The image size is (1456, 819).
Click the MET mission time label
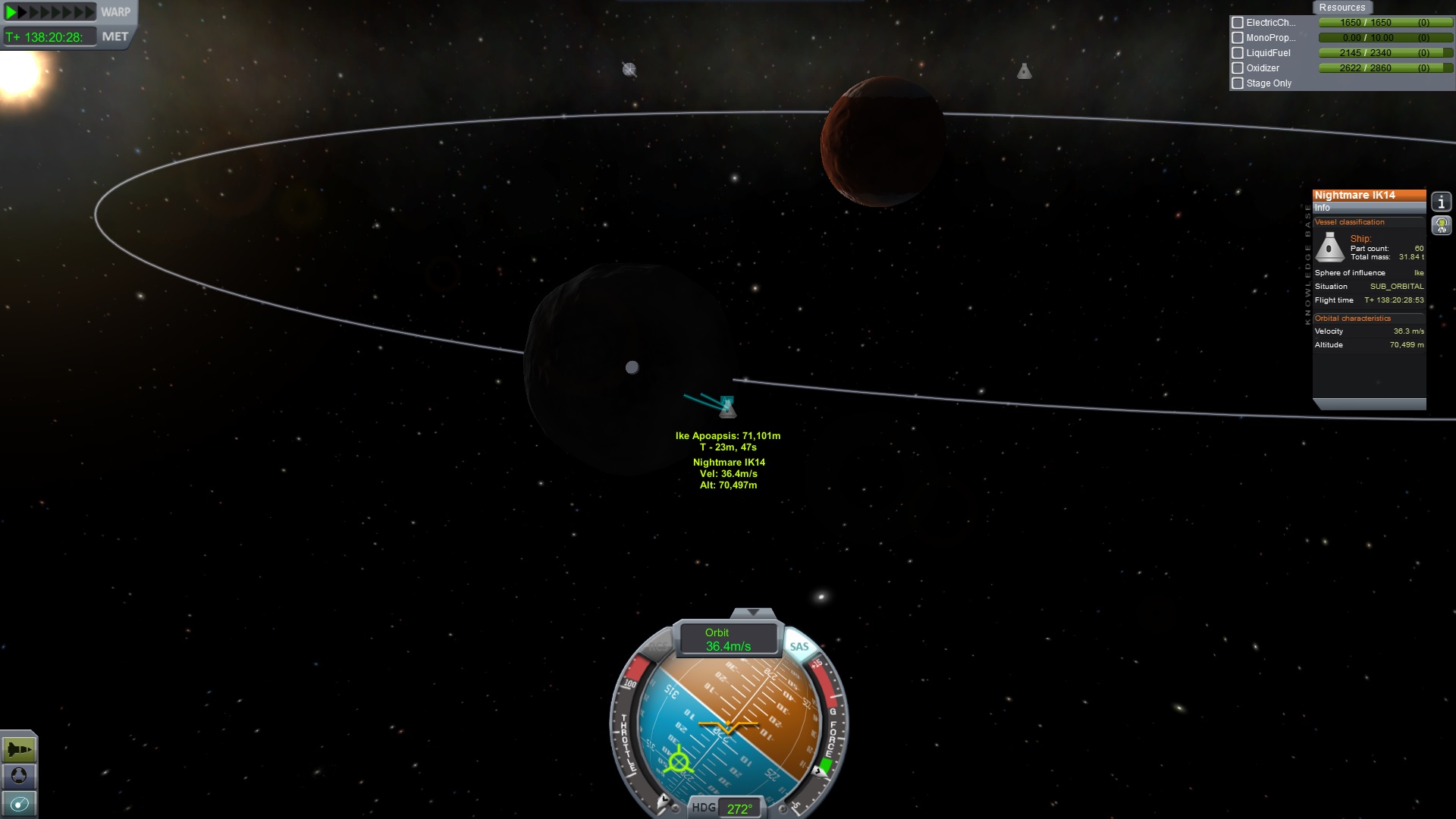tap(115, 36)
